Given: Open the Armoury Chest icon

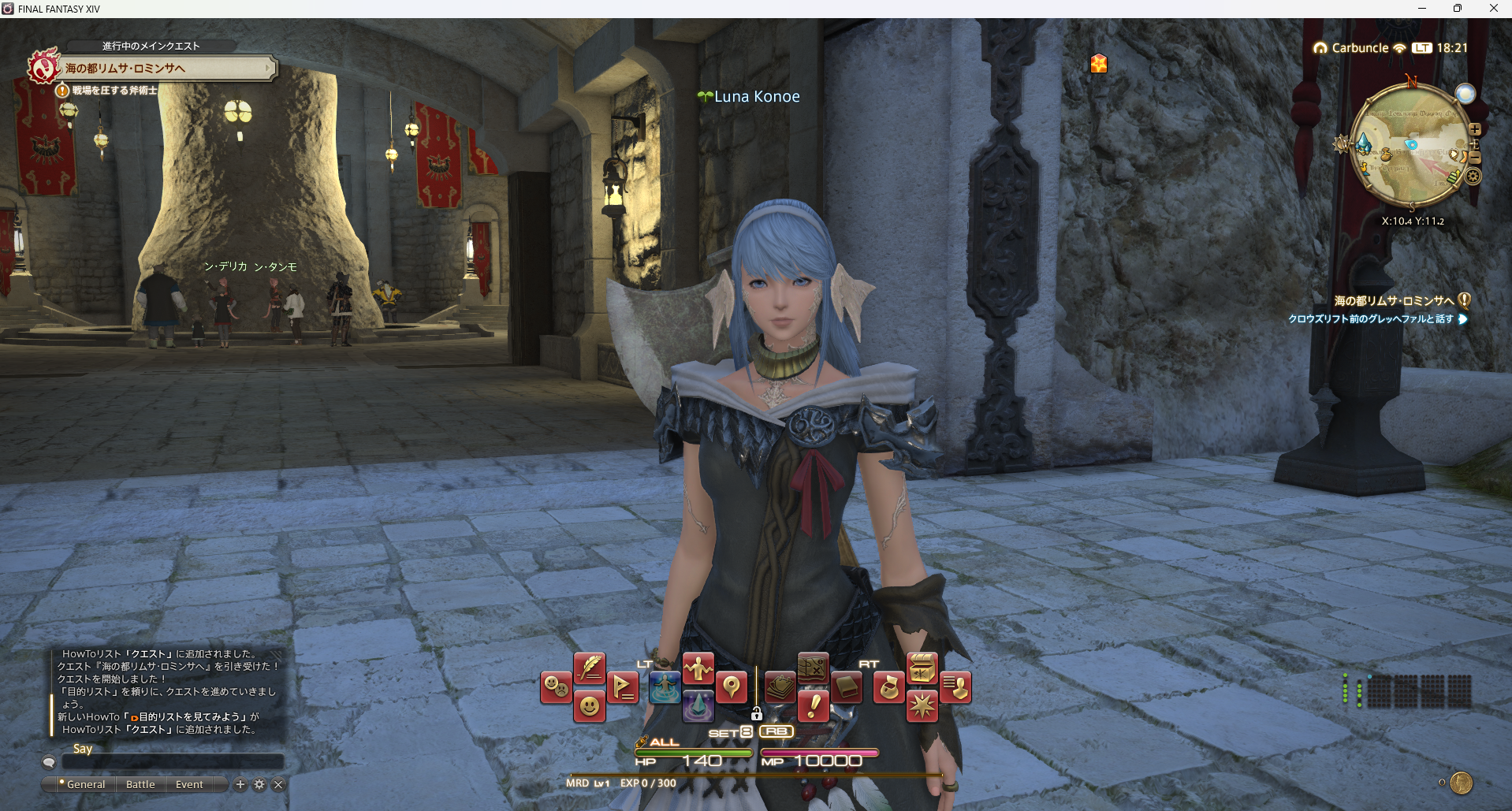Looking at the screenshot, I should 922,669.
